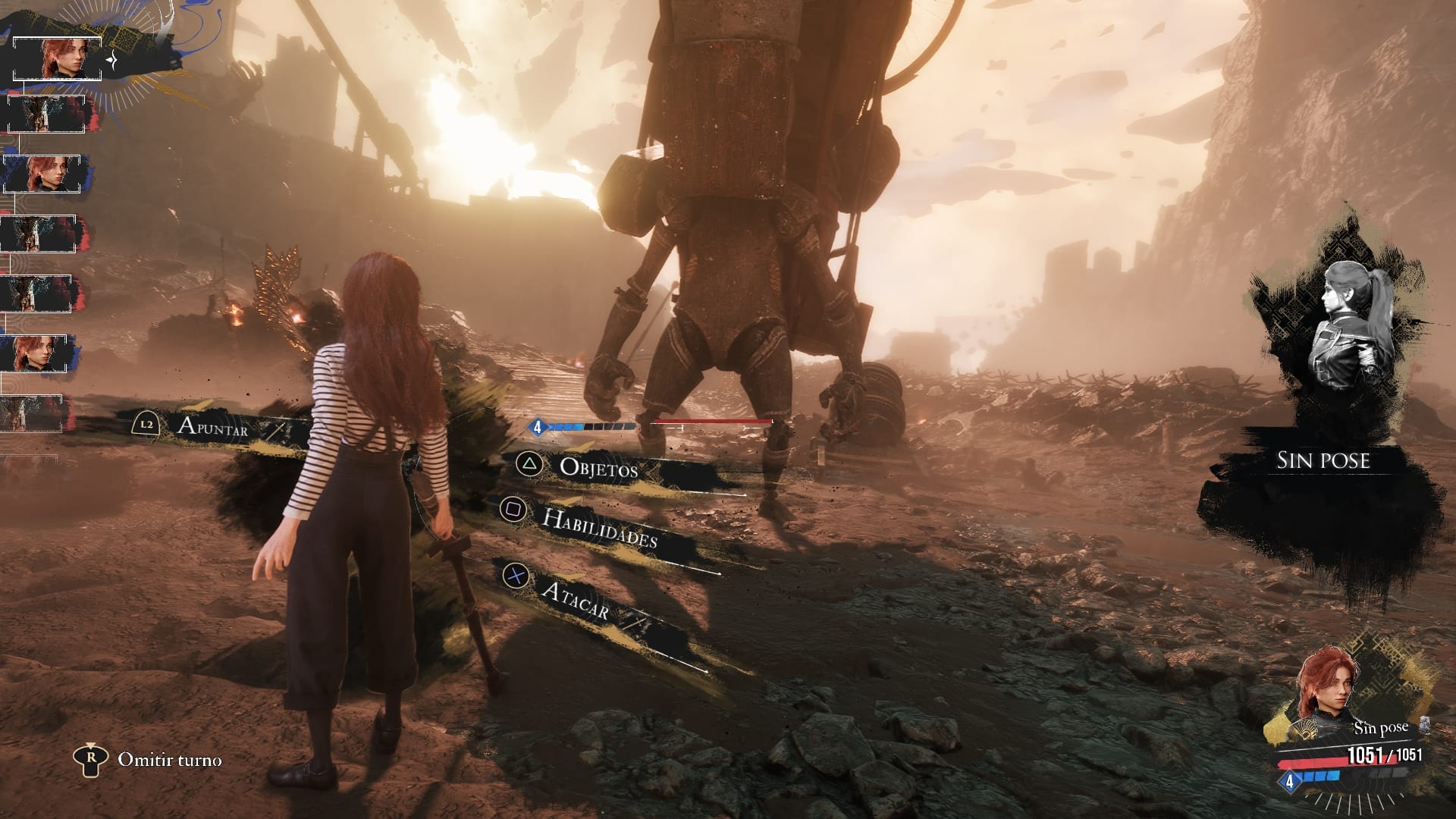Image resolution: width=1456 pixels, height=819 pixels.
Task: Skip the turn with Omitir turno
Action: pyautogui.click(x=169, y=759)
